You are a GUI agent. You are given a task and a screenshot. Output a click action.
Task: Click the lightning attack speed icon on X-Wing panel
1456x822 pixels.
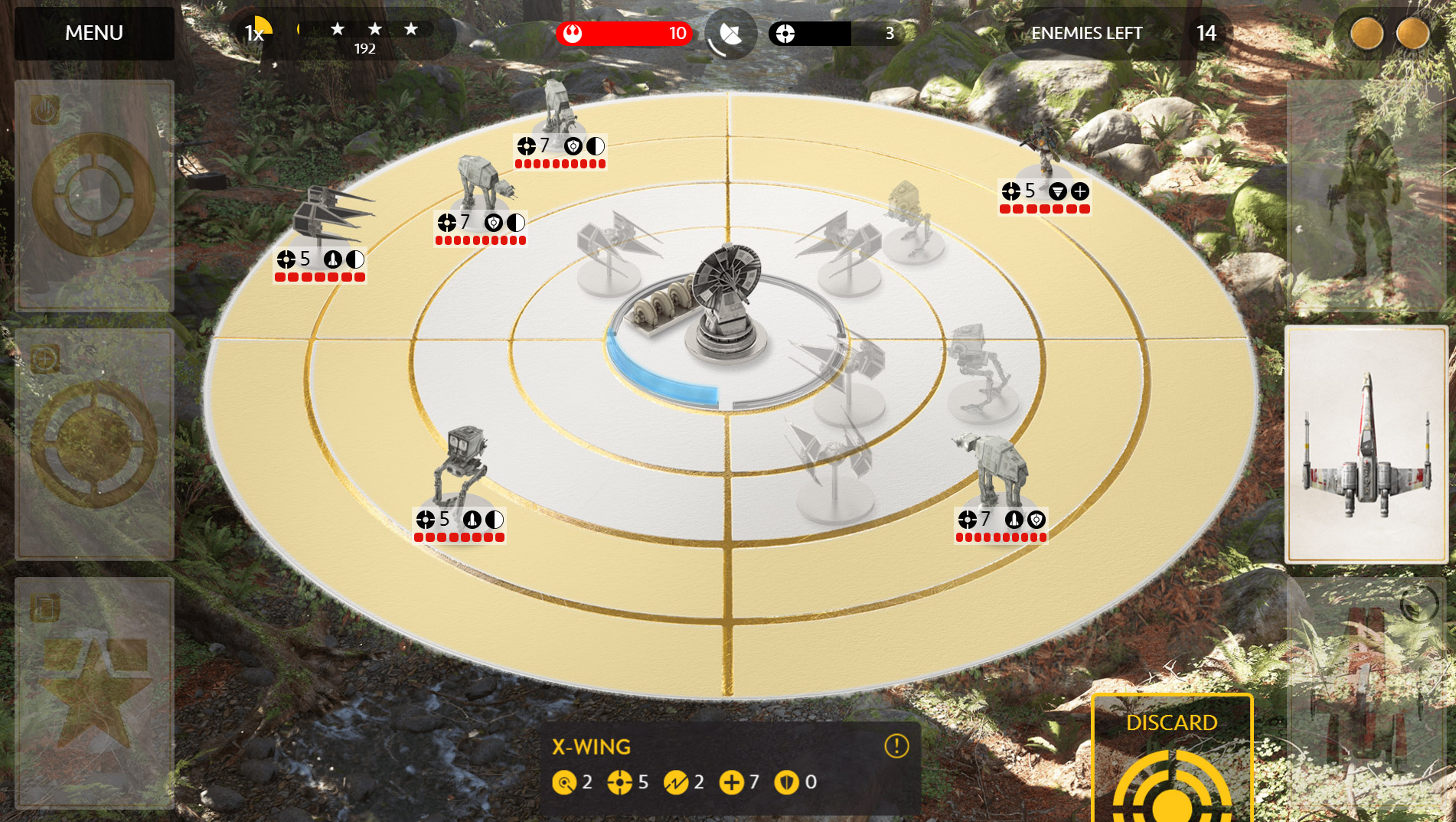677,782
